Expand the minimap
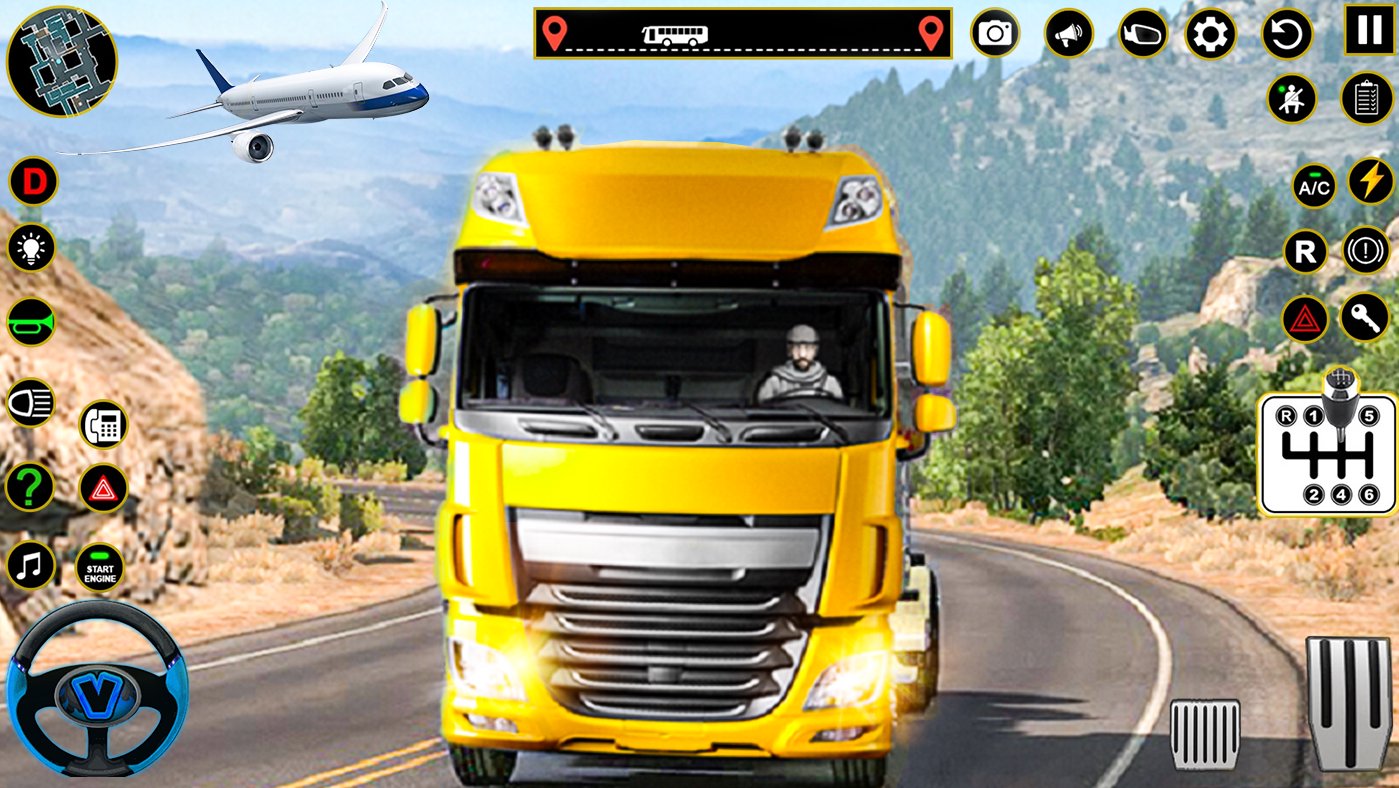This screenshot has width=1399, height=788. tap(62, 62)
